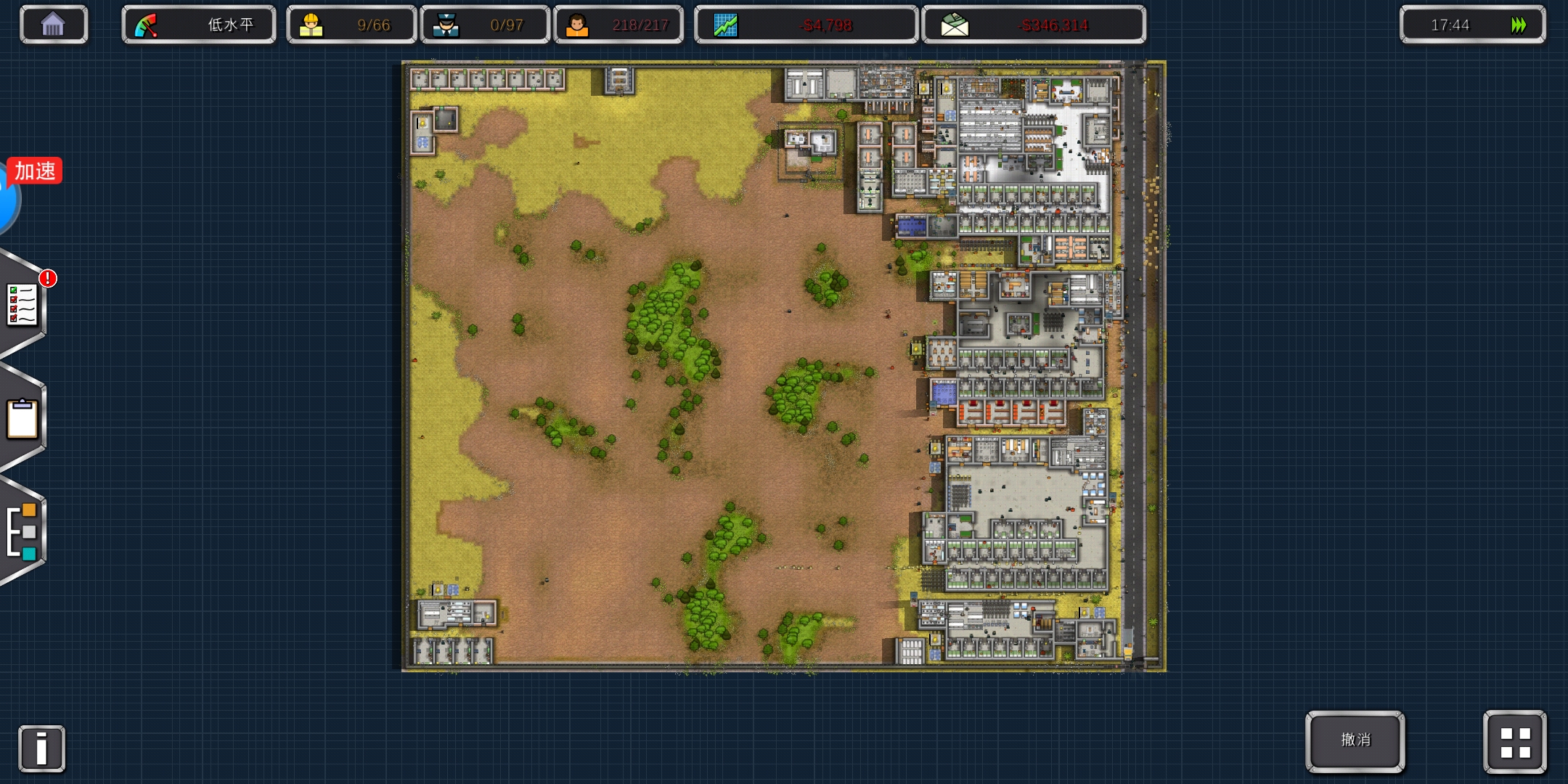Open the finance cashflow chart panel
The height and width of the screenshot is (784, 1568).
point(806,25)
